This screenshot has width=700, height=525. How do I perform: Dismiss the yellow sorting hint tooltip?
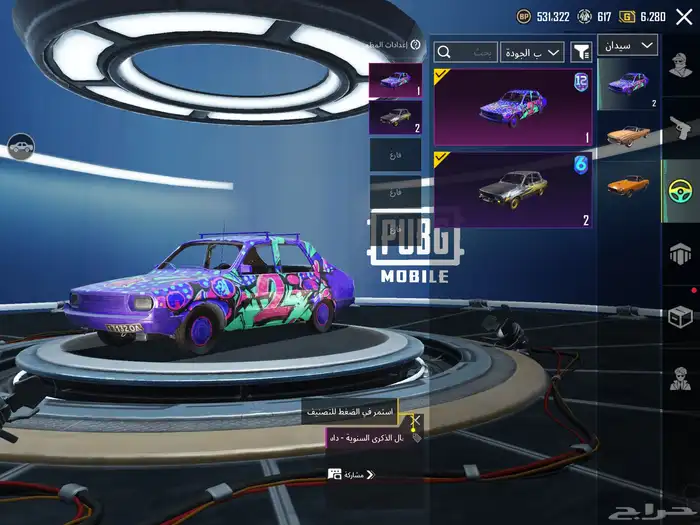[x=350, y=412]
